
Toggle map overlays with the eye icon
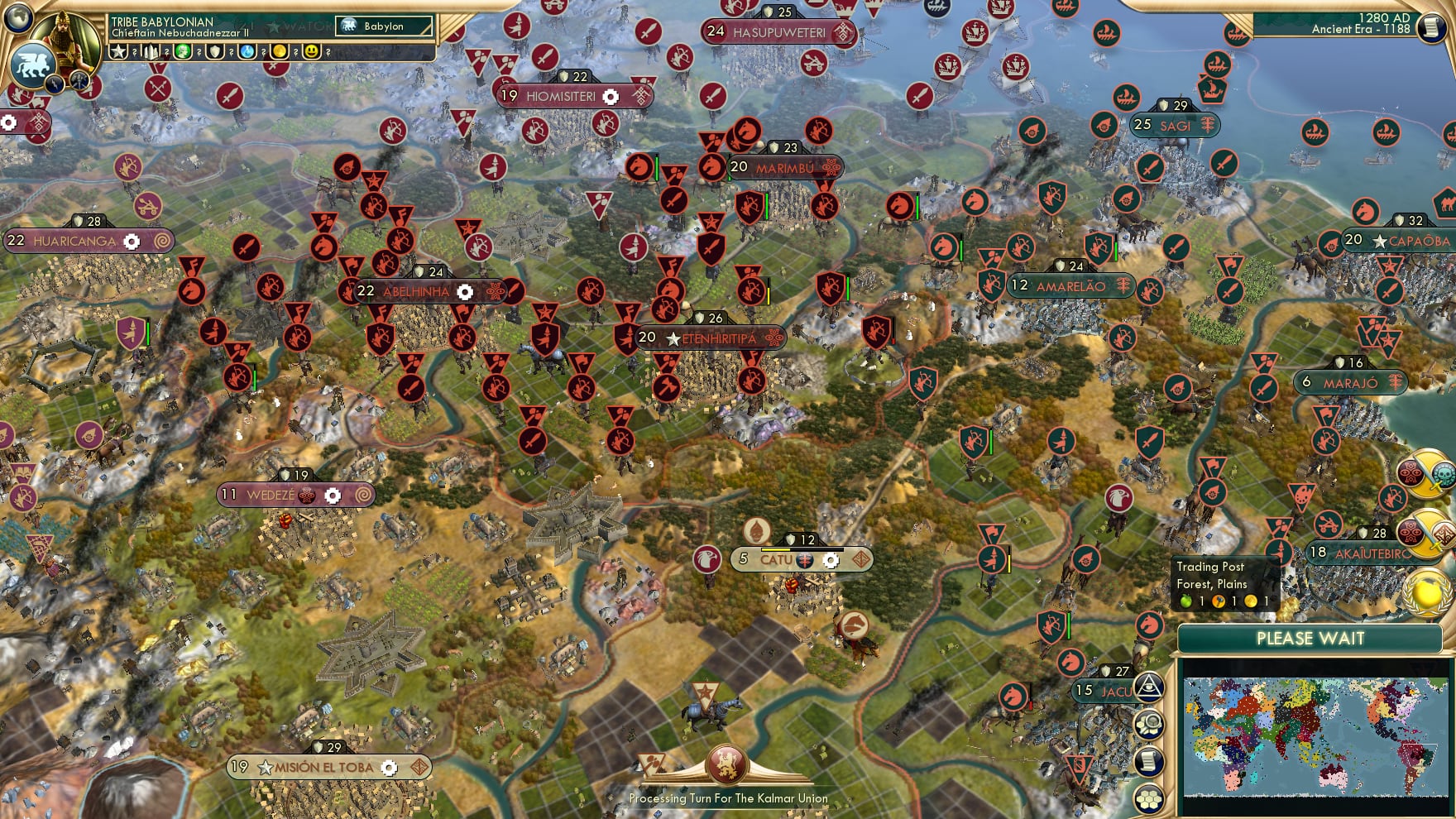pyautogui.click(x=1150, y=686)
